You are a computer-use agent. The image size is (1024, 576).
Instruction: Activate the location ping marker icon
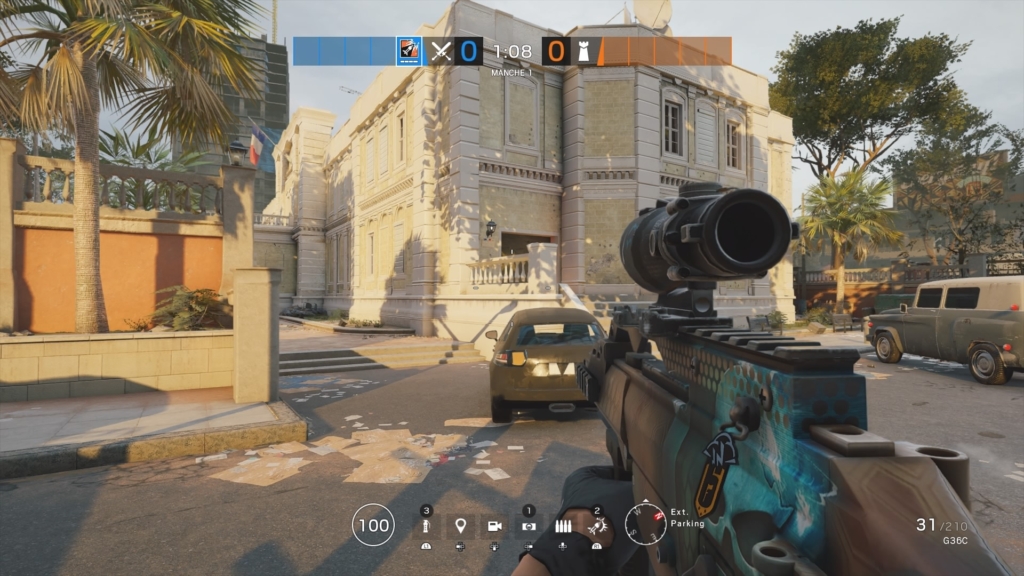(460, 526)
